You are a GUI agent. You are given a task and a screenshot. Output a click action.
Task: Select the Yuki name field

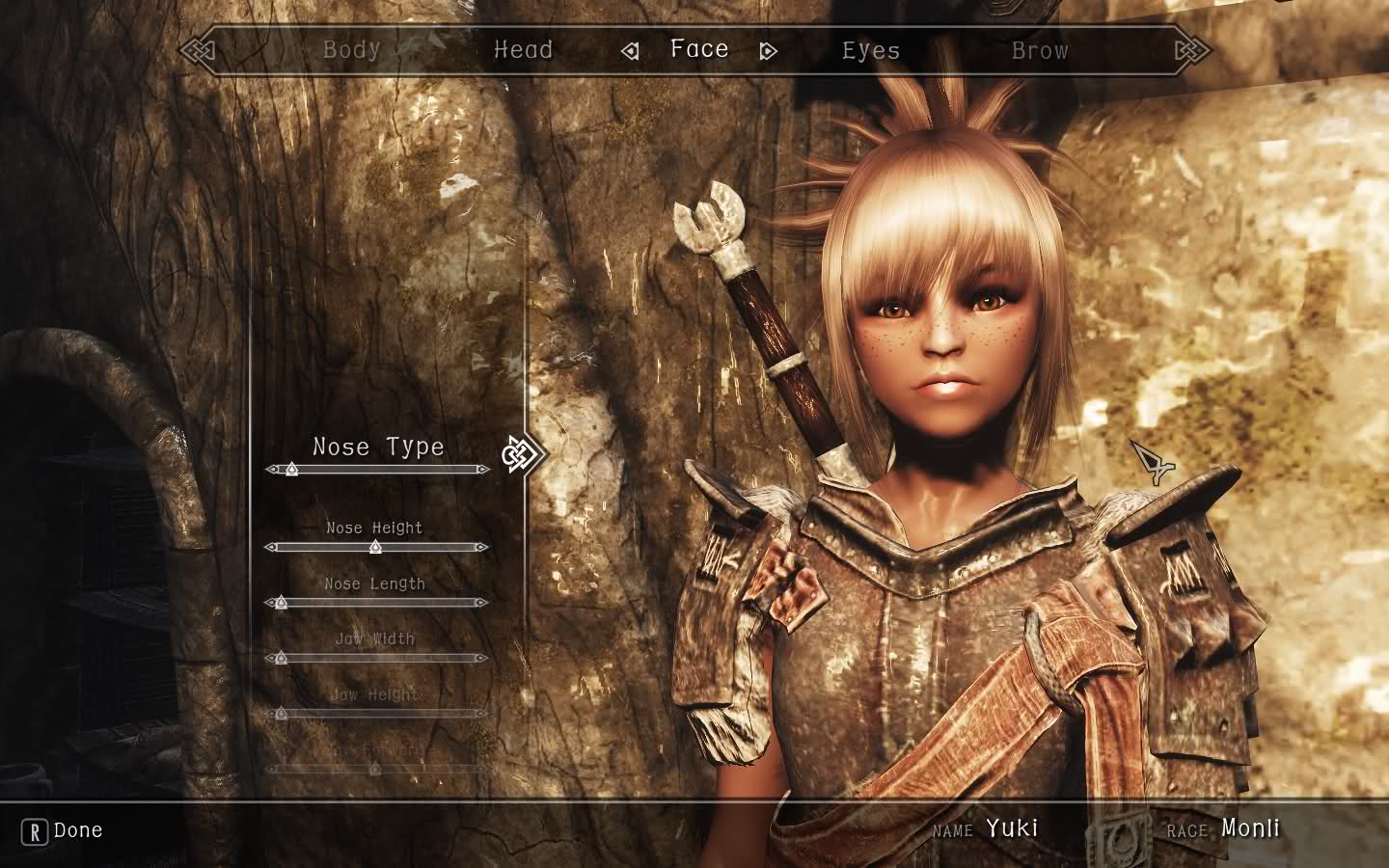tap(1012, 827)
